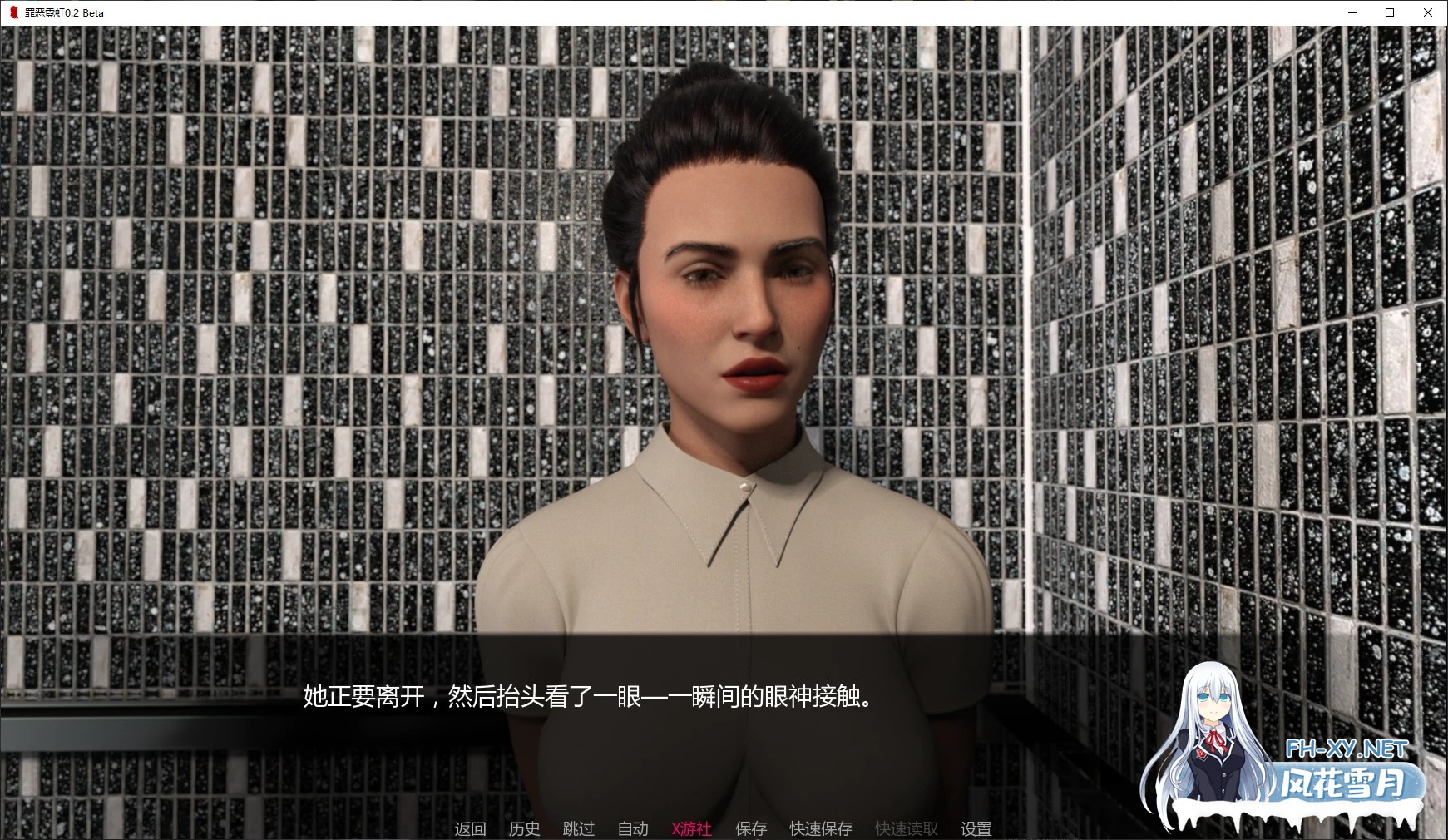Minimize the game window
The image size is (1448, 840).
[1351, 12]
